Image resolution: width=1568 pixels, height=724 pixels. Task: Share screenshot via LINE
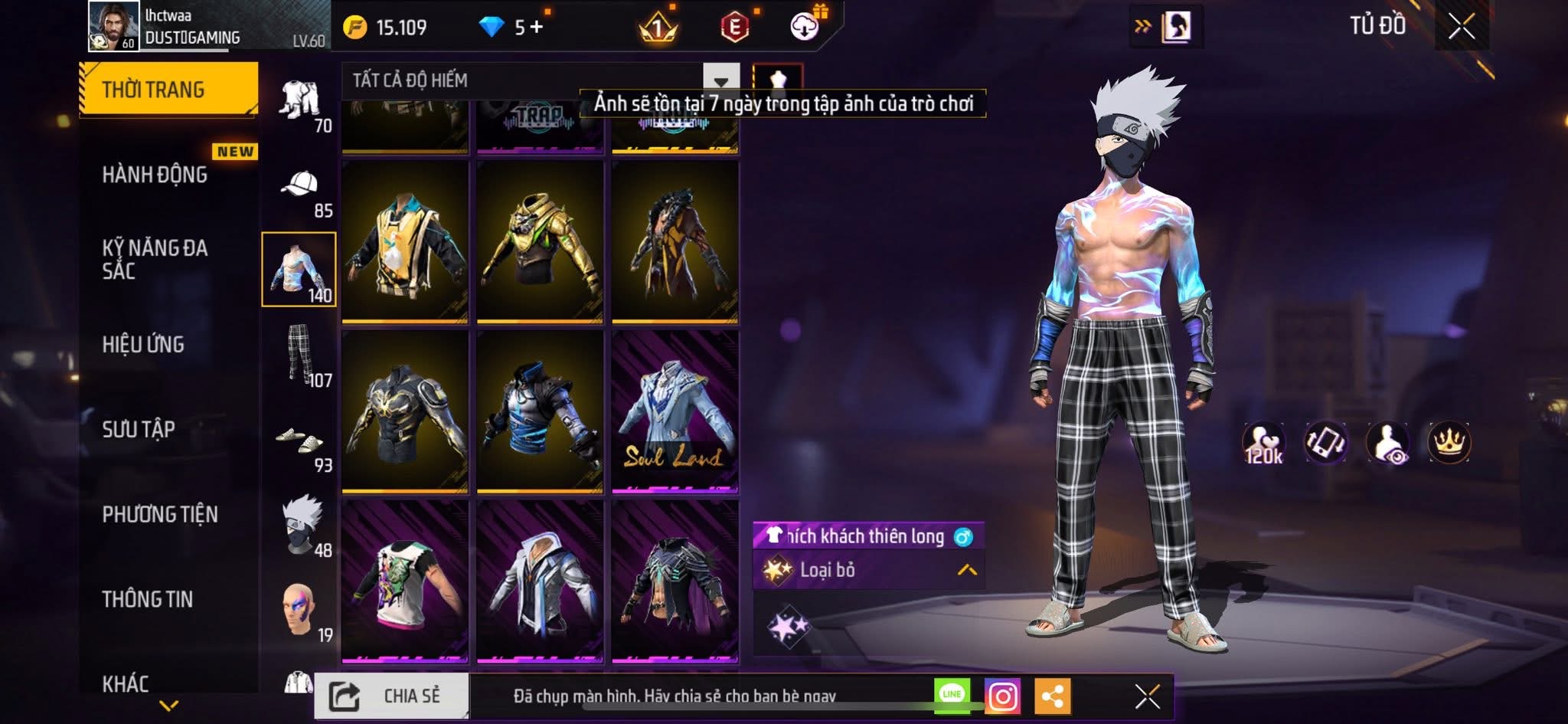[952, 695]
